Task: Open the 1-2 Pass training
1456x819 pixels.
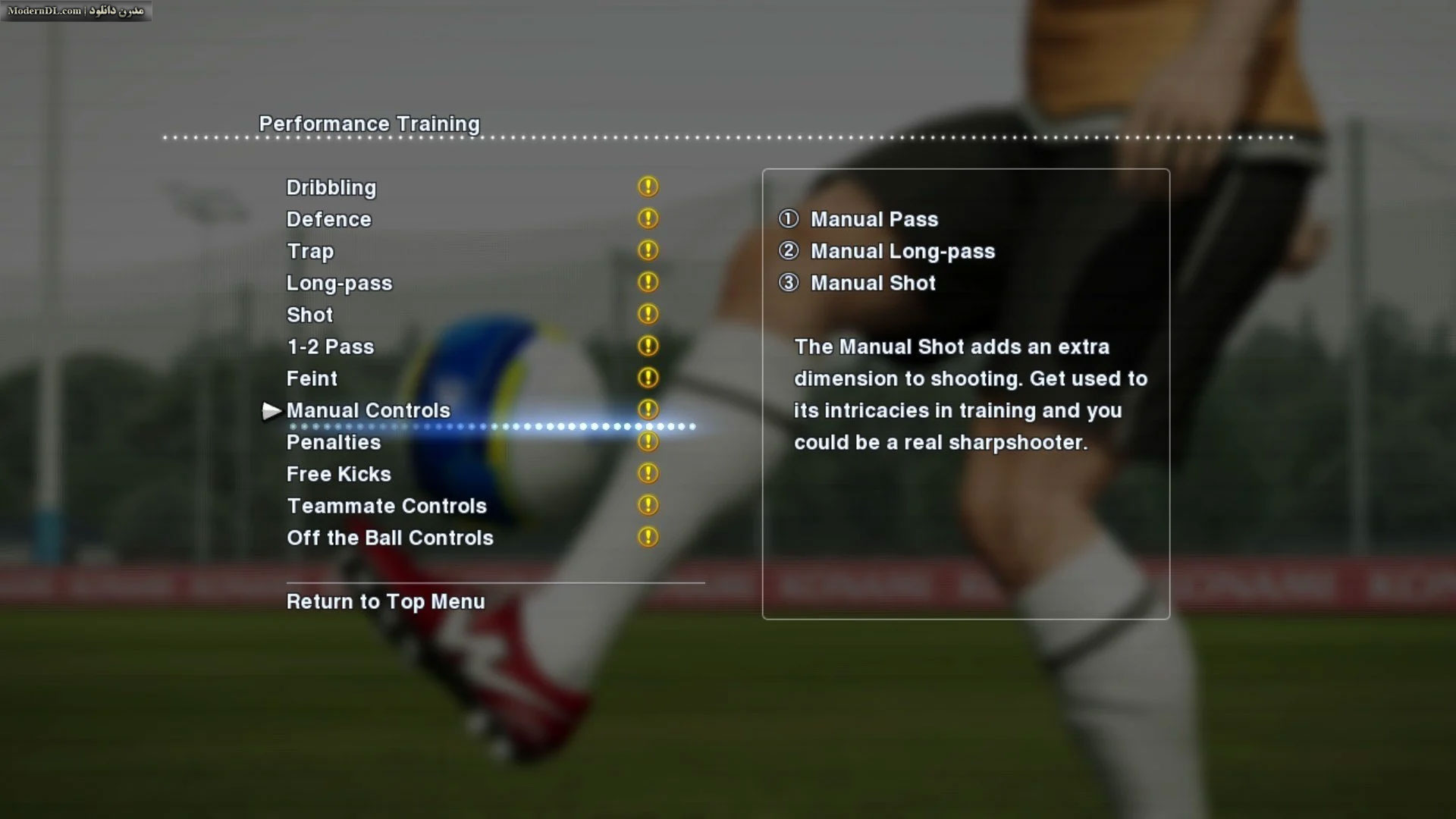Action: 329,347
